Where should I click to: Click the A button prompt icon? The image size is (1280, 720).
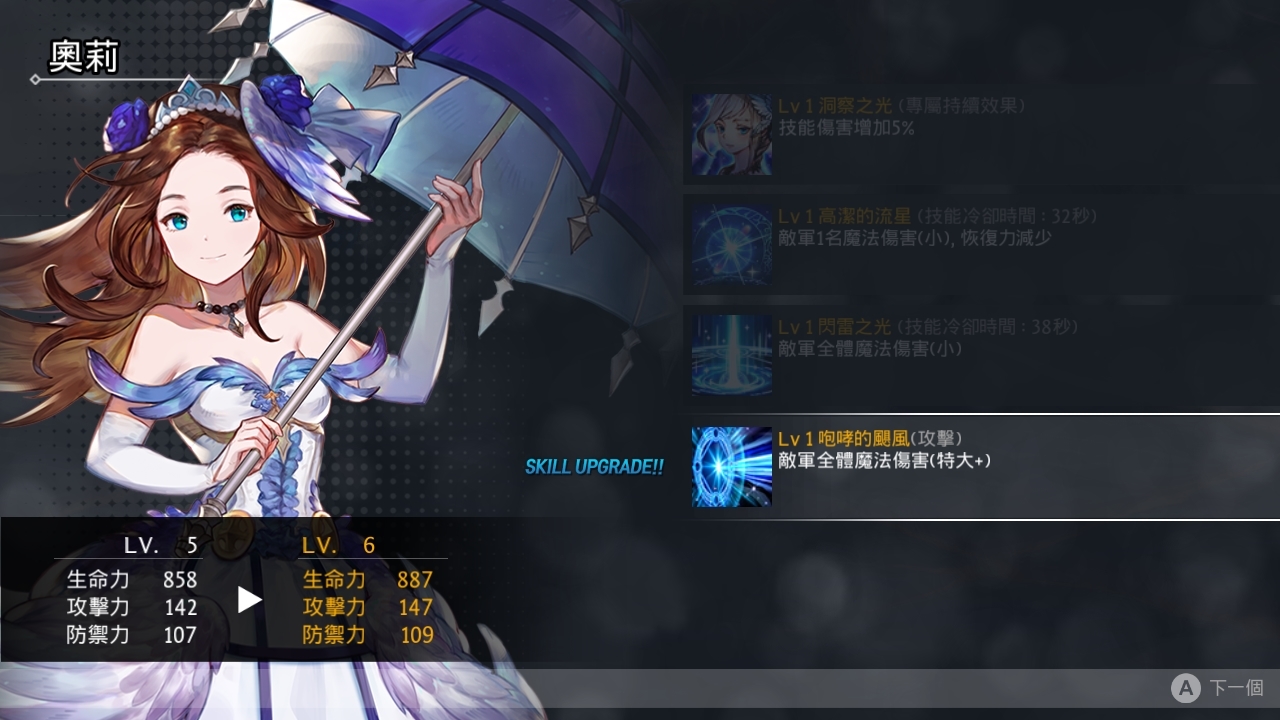(1186, 688)
